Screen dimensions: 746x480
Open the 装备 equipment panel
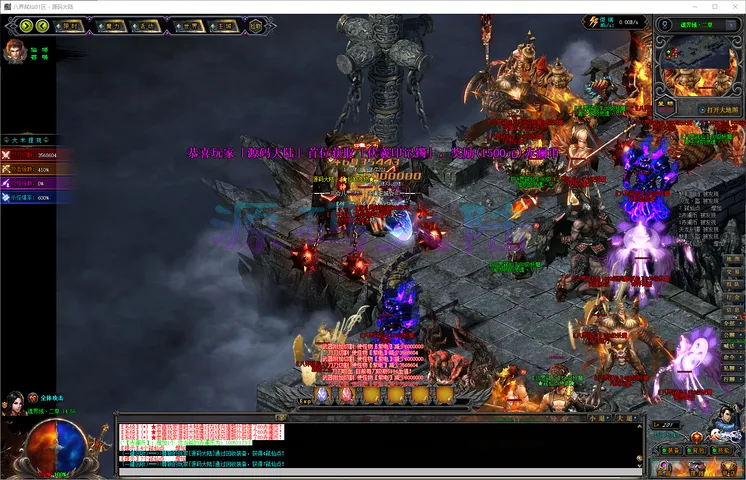[671, 451]
